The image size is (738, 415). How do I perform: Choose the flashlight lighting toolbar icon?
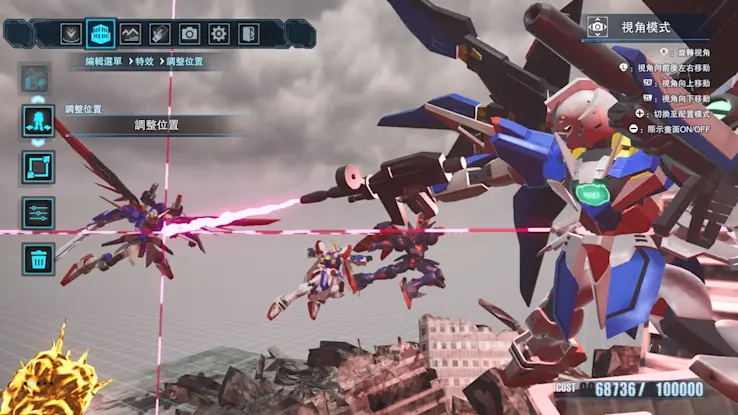159,33
